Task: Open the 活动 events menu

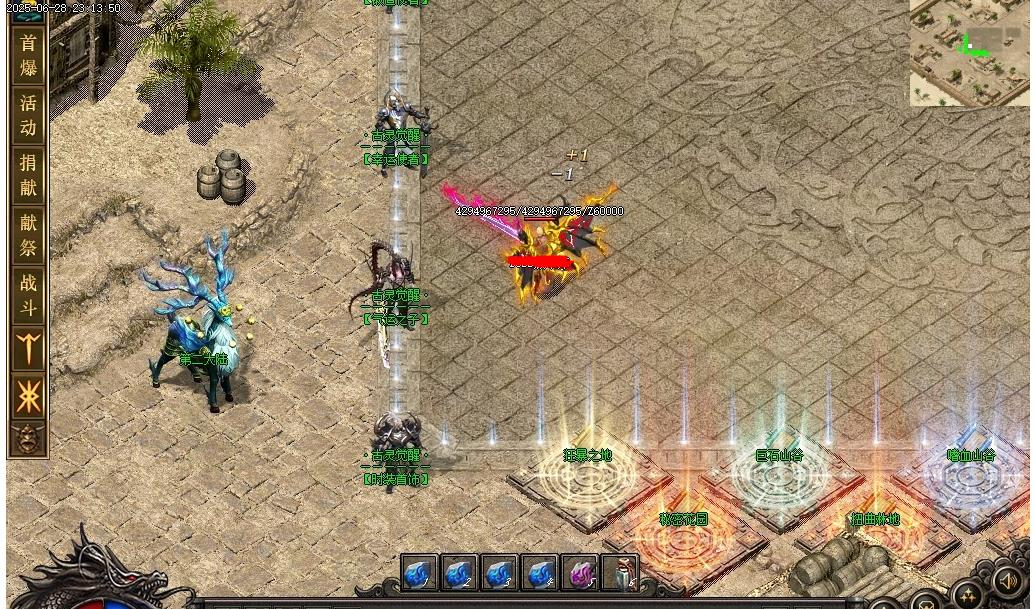Action: click(28, 115)
